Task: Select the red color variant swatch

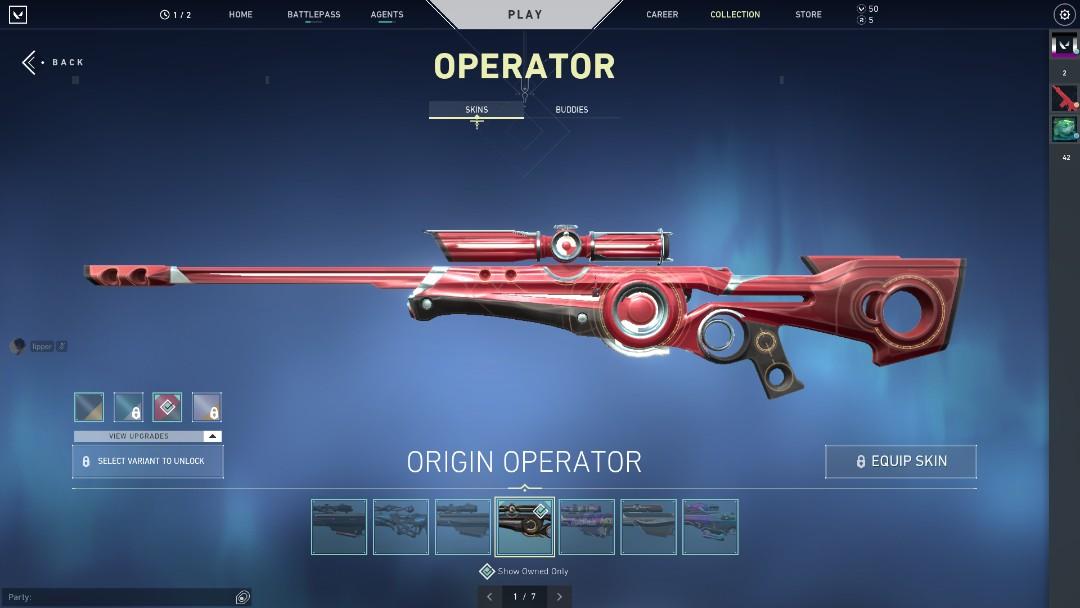Action: [x=167, y=407]
